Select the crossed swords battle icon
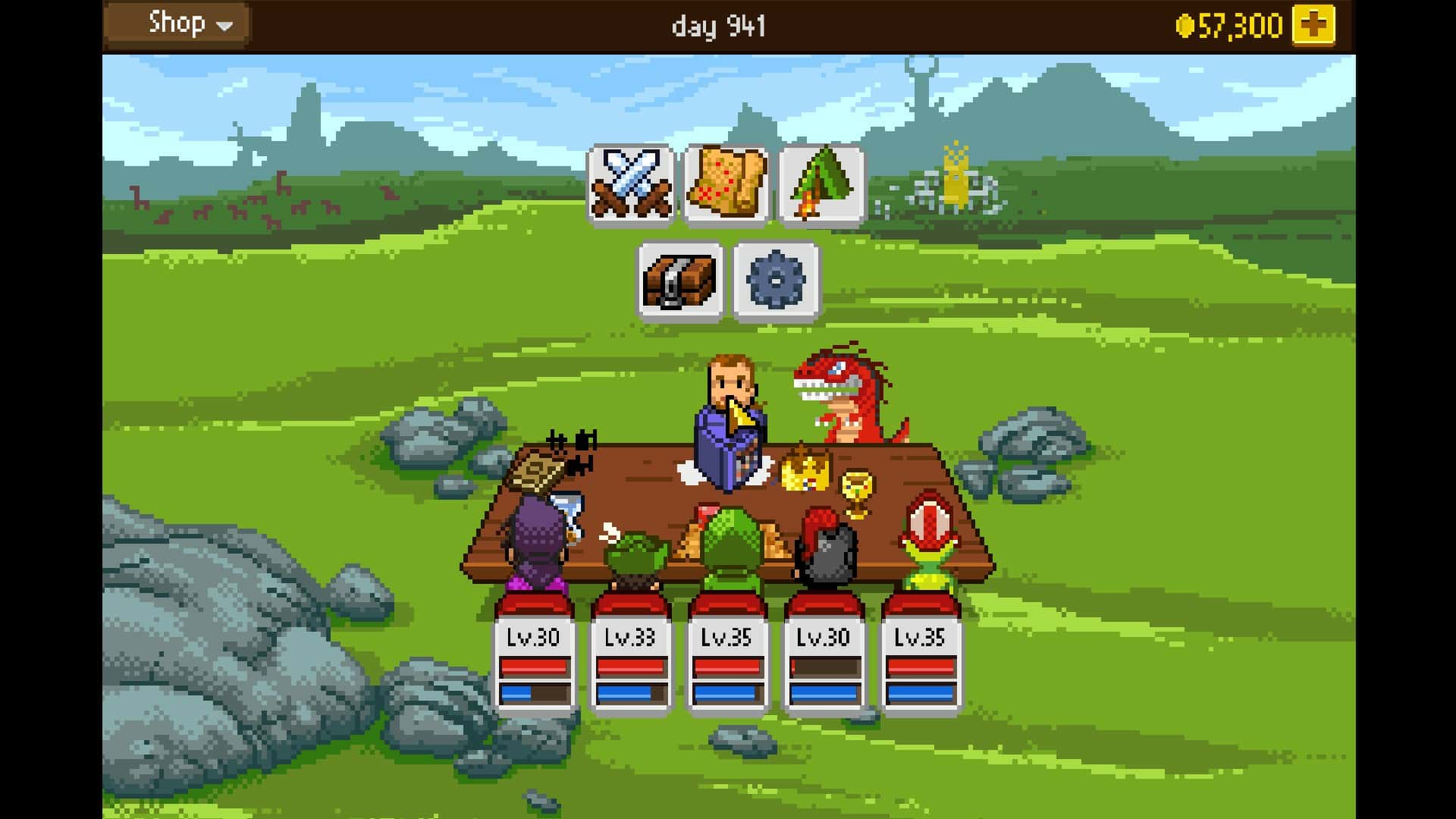 coord(631,184)
